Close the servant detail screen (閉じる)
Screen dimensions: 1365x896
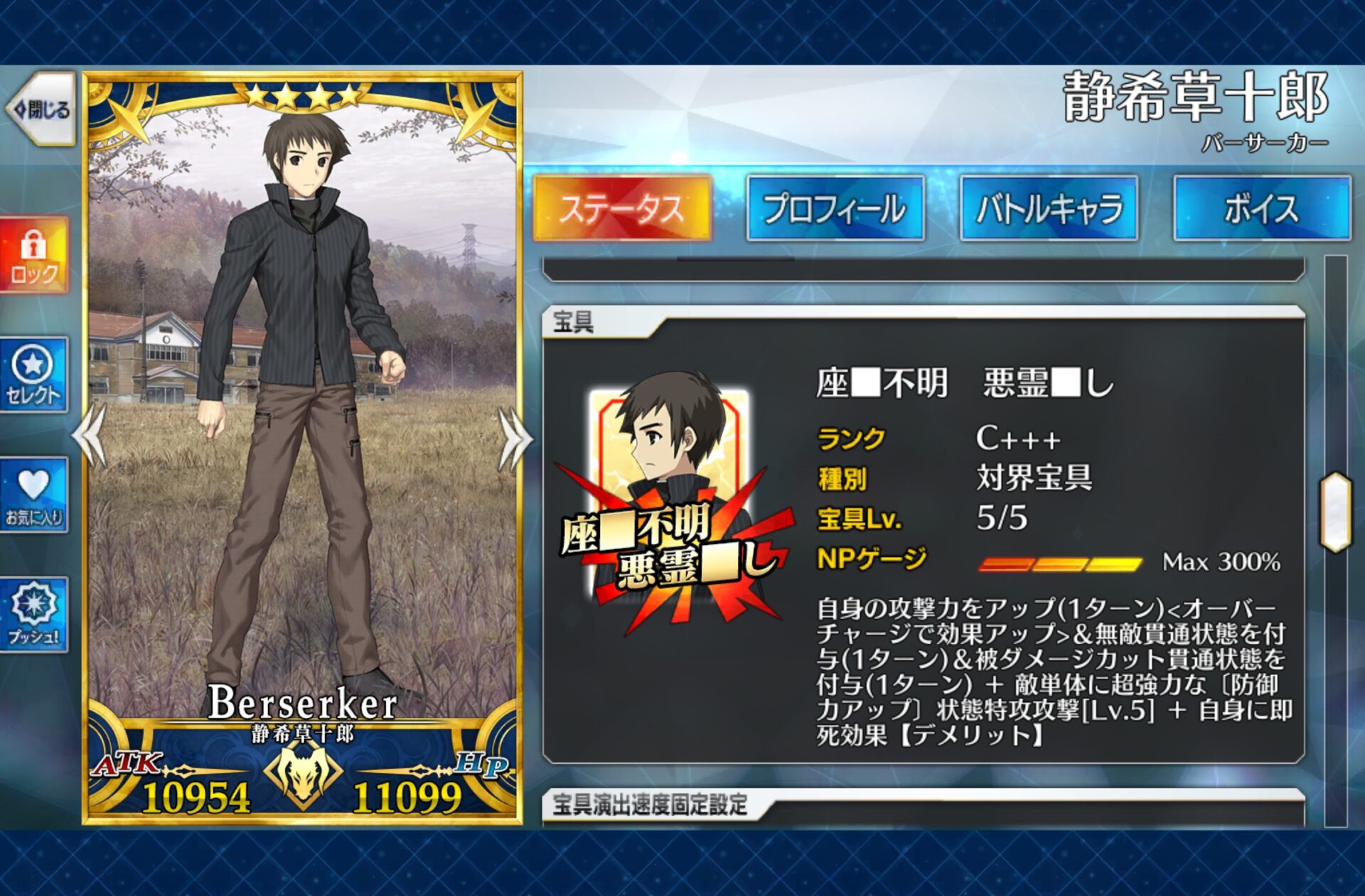(41, 109)
